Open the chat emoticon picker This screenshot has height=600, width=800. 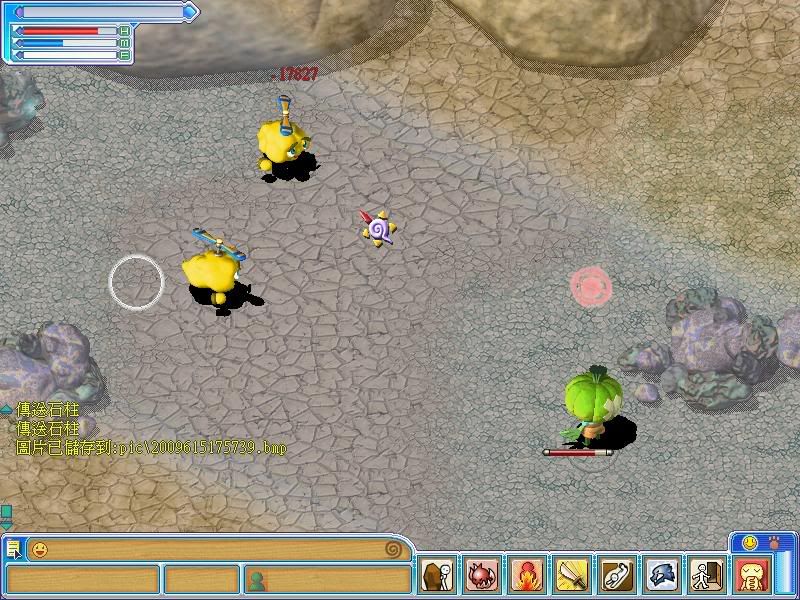40,549
